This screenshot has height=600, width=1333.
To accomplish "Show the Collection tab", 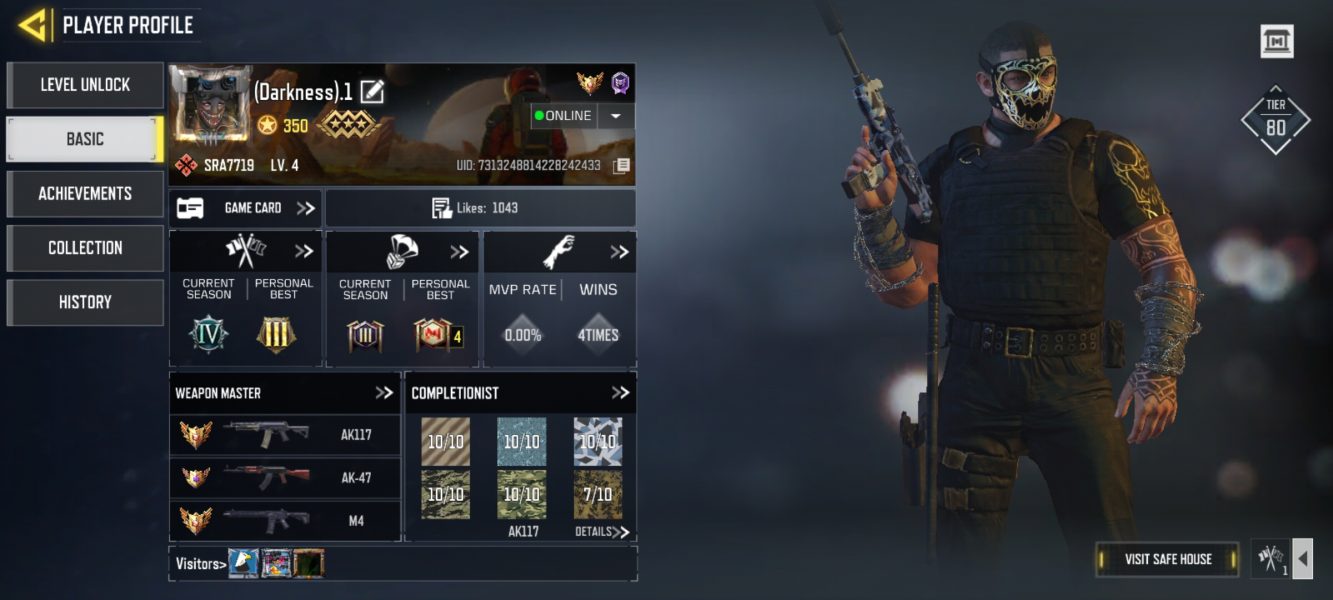I will click(85, 247).
